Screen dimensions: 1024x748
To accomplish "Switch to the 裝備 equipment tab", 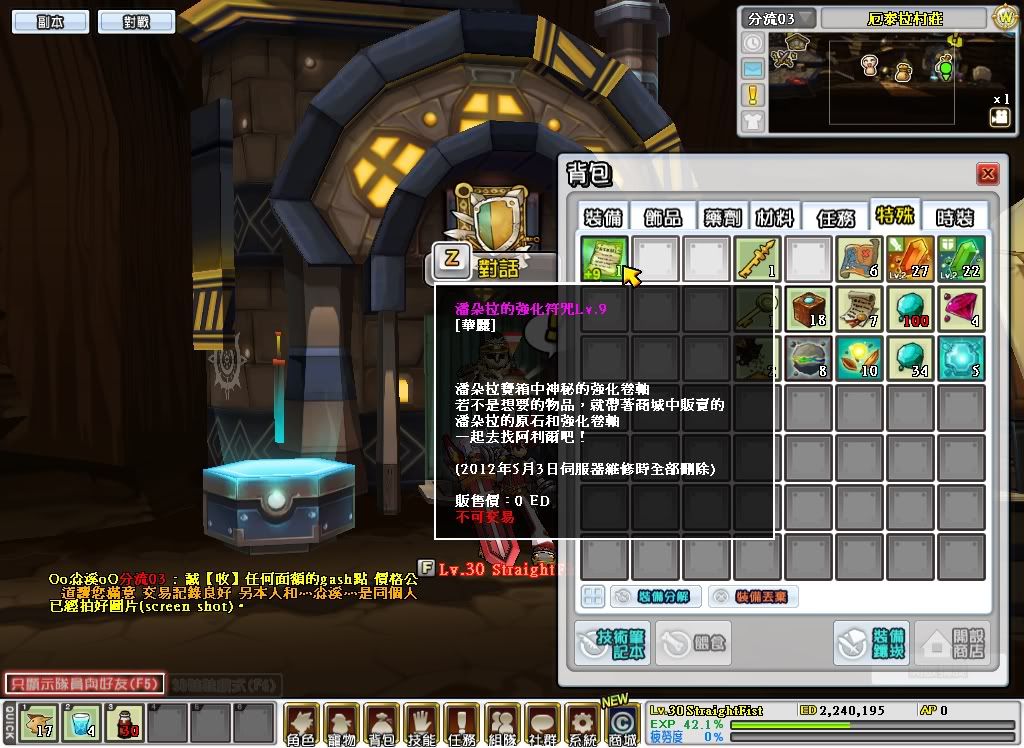I will click(x=605, y=217).
